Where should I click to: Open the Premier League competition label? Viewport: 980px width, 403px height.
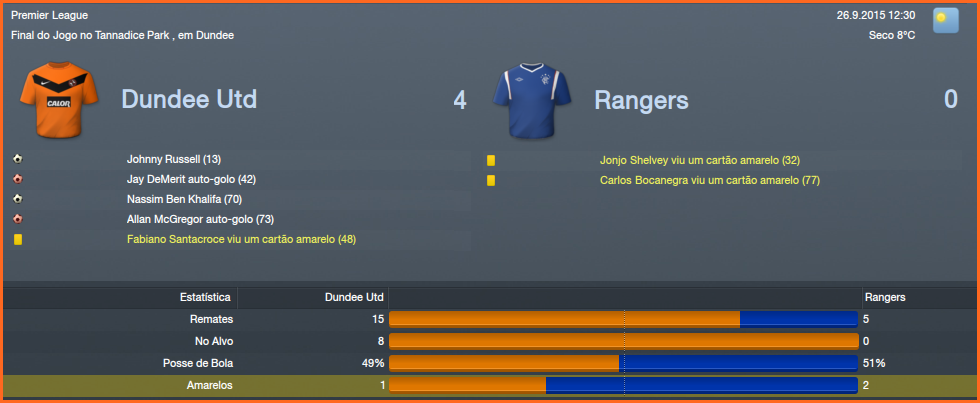(50, 15)
